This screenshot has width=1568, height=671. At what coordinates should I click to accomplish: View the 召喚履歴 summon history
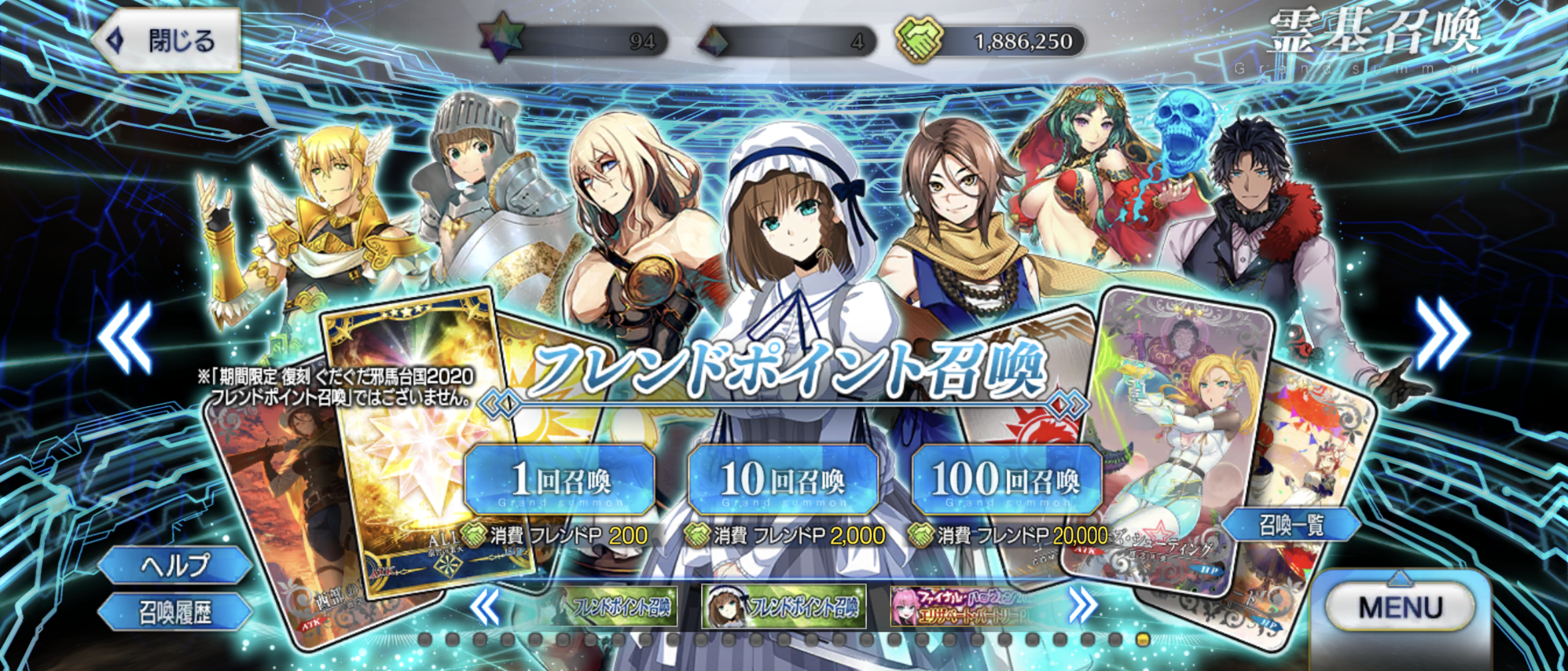coord(175,612)
